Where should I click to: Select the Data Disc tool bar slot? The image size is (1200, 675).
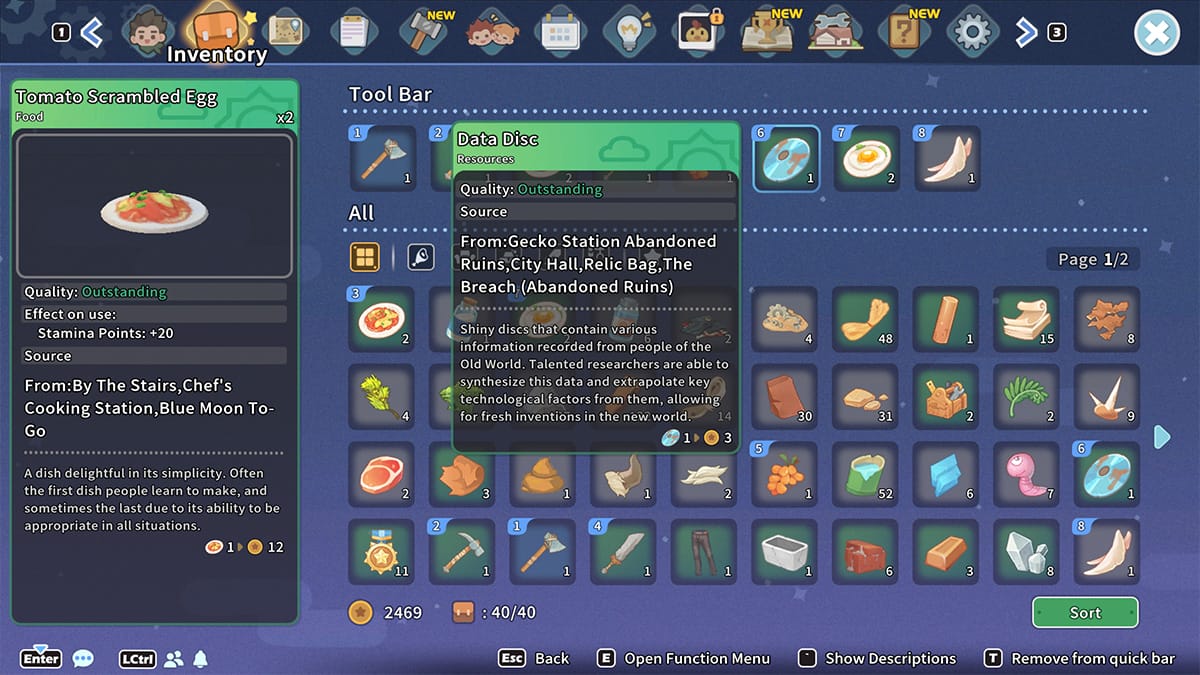786,159
